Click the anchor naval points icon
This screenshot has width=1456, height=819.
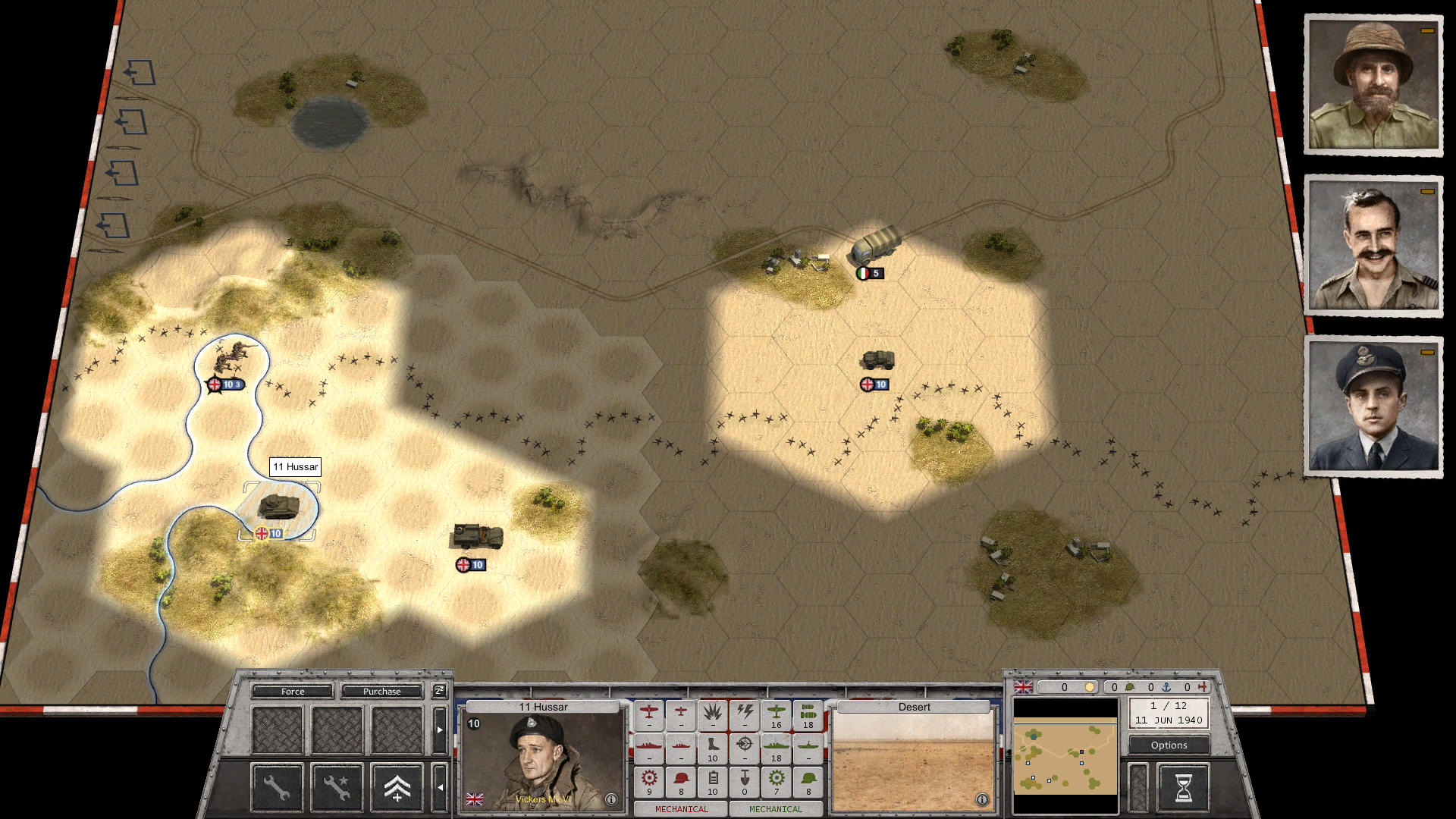(x=1166, y=686)
